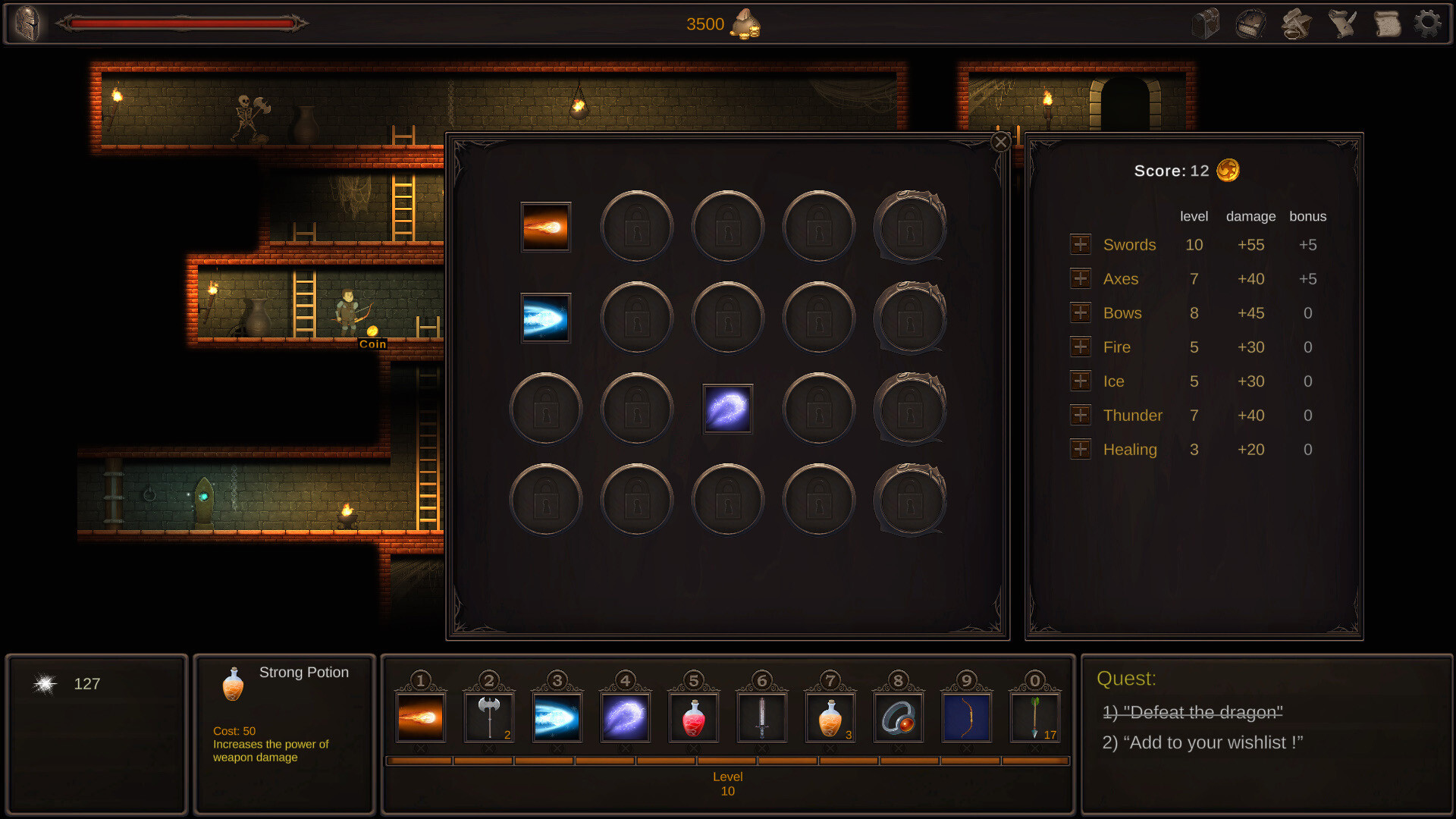Upgrade Fire skill with its plus button
The image size is (1456, 819).
(x=1080, y=347)
